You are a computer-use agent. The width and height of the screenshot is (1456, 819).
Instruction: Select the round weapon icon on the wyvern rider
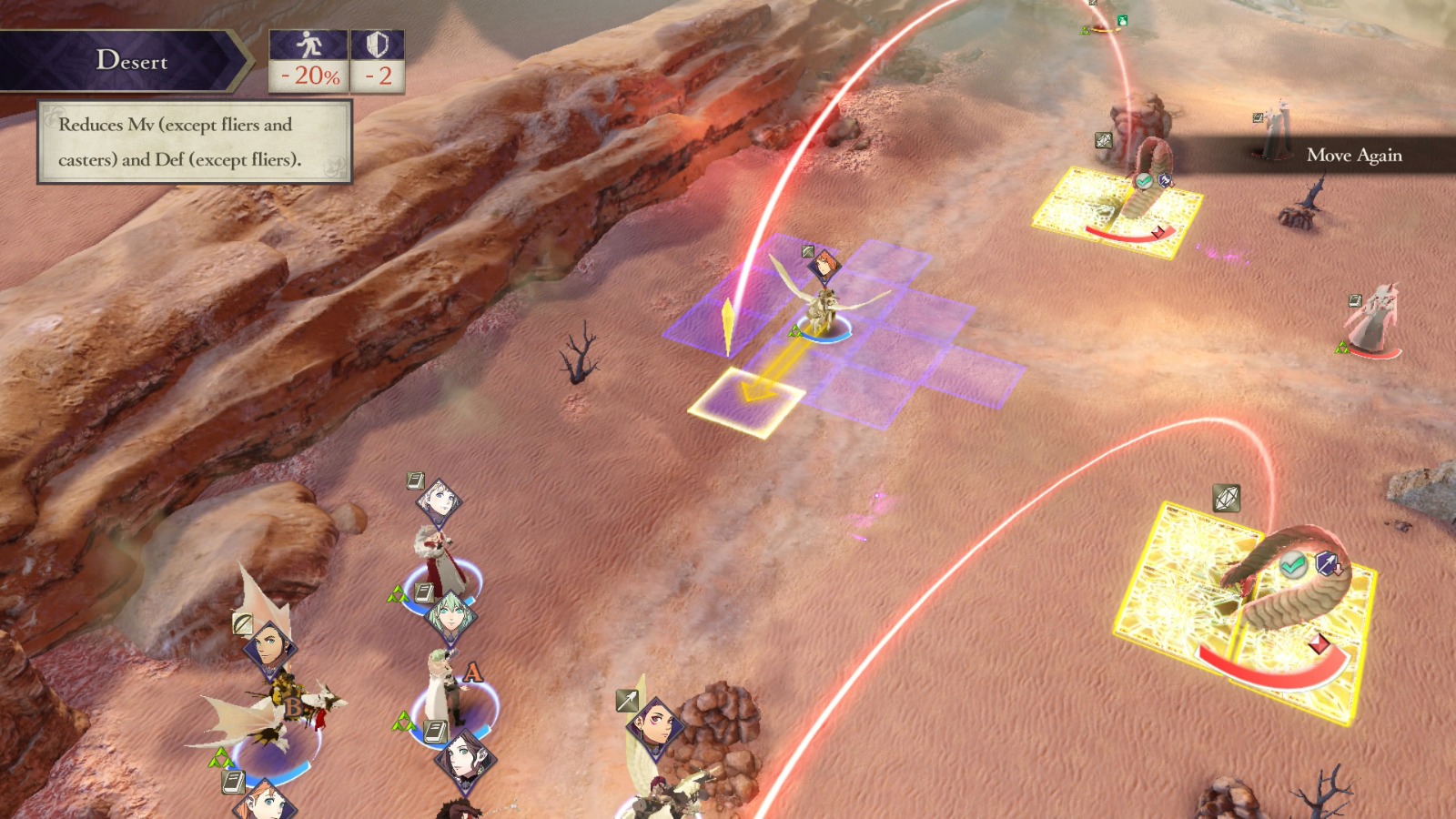coord(243,623)
